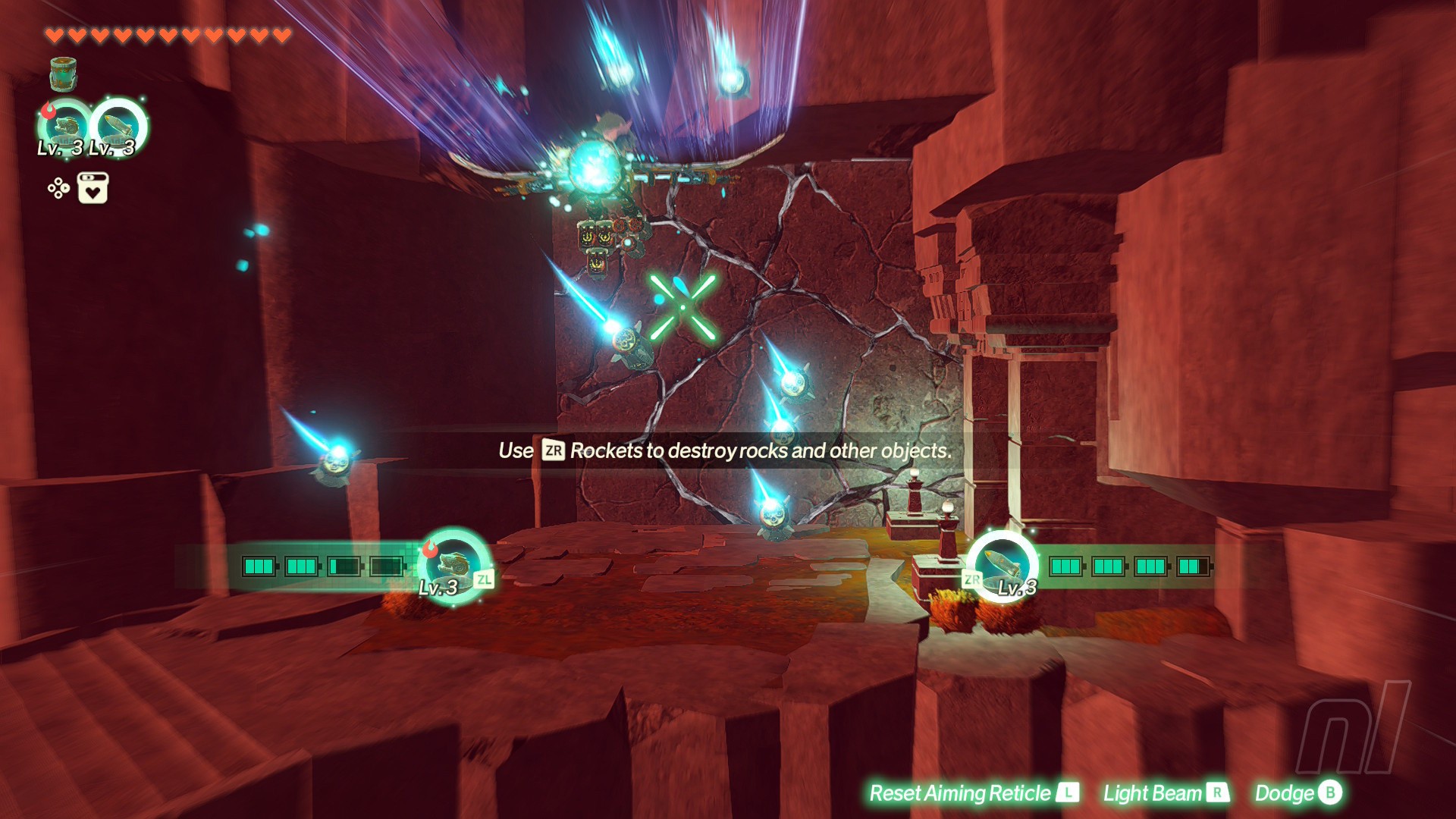Select the ZR rocket weapon icon
The height and width of the screenshot is (819, 1456).
tap(1003, 564)
